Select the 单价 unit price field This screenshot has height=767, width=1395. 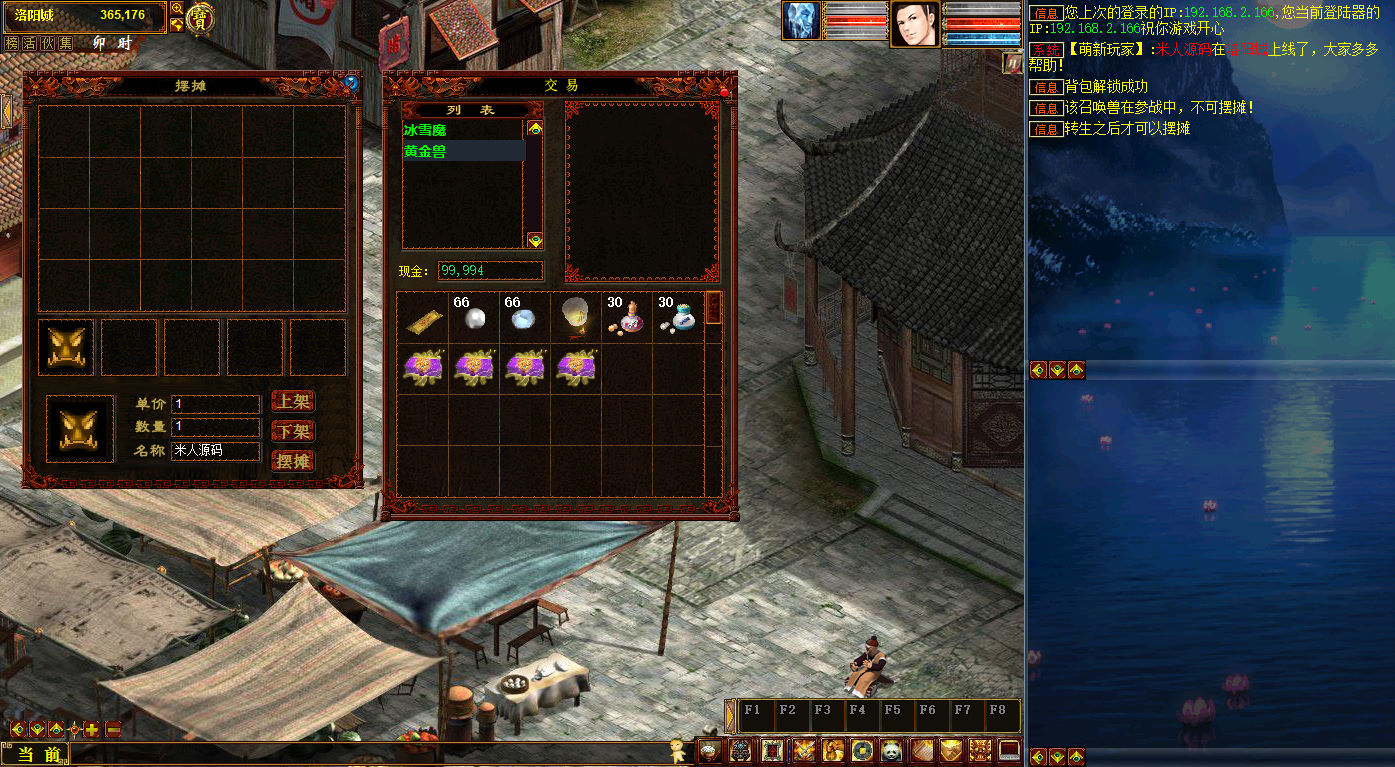point(215,404)
